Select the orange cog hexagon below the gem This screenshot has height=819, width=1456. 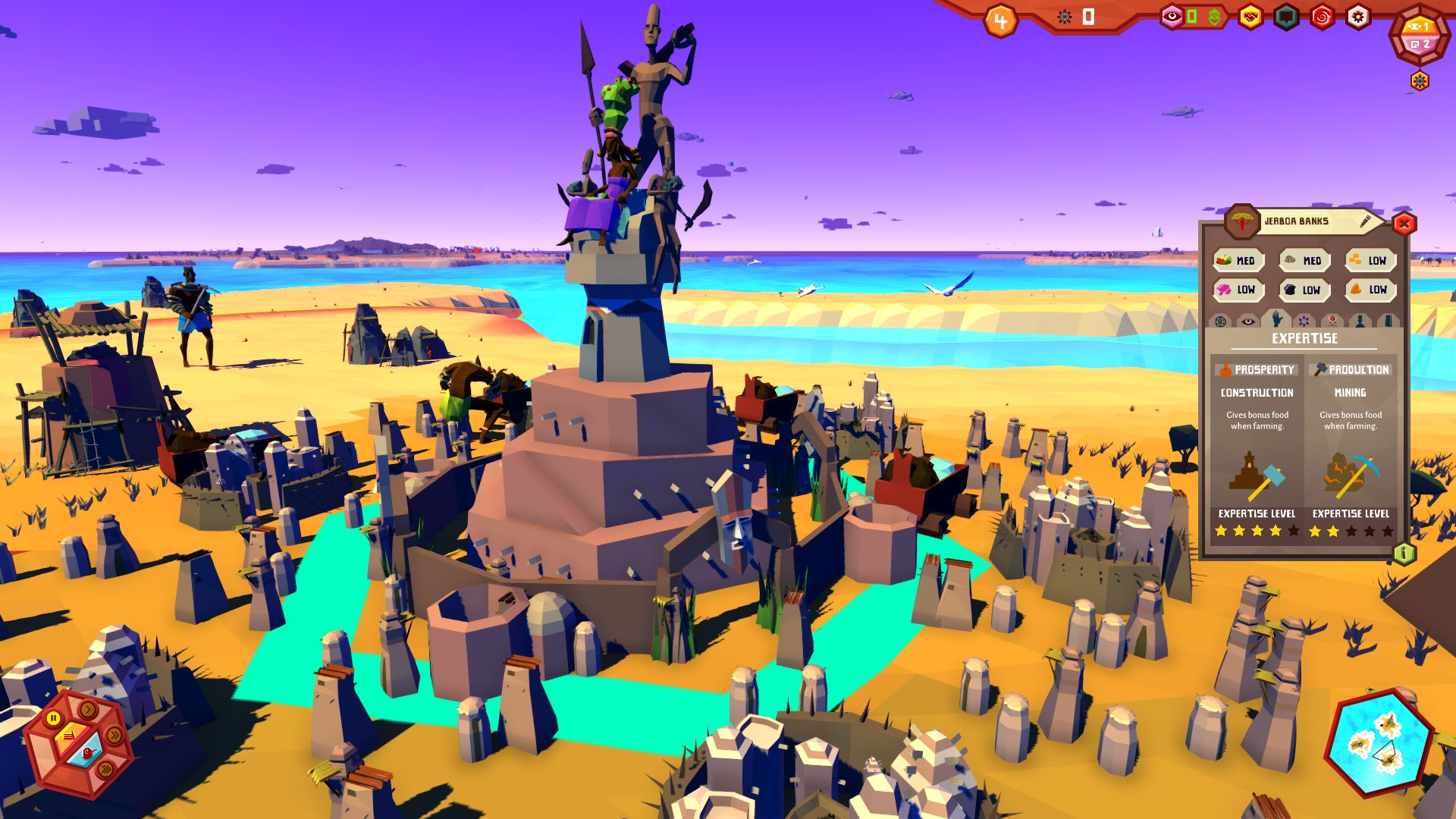1419,80
